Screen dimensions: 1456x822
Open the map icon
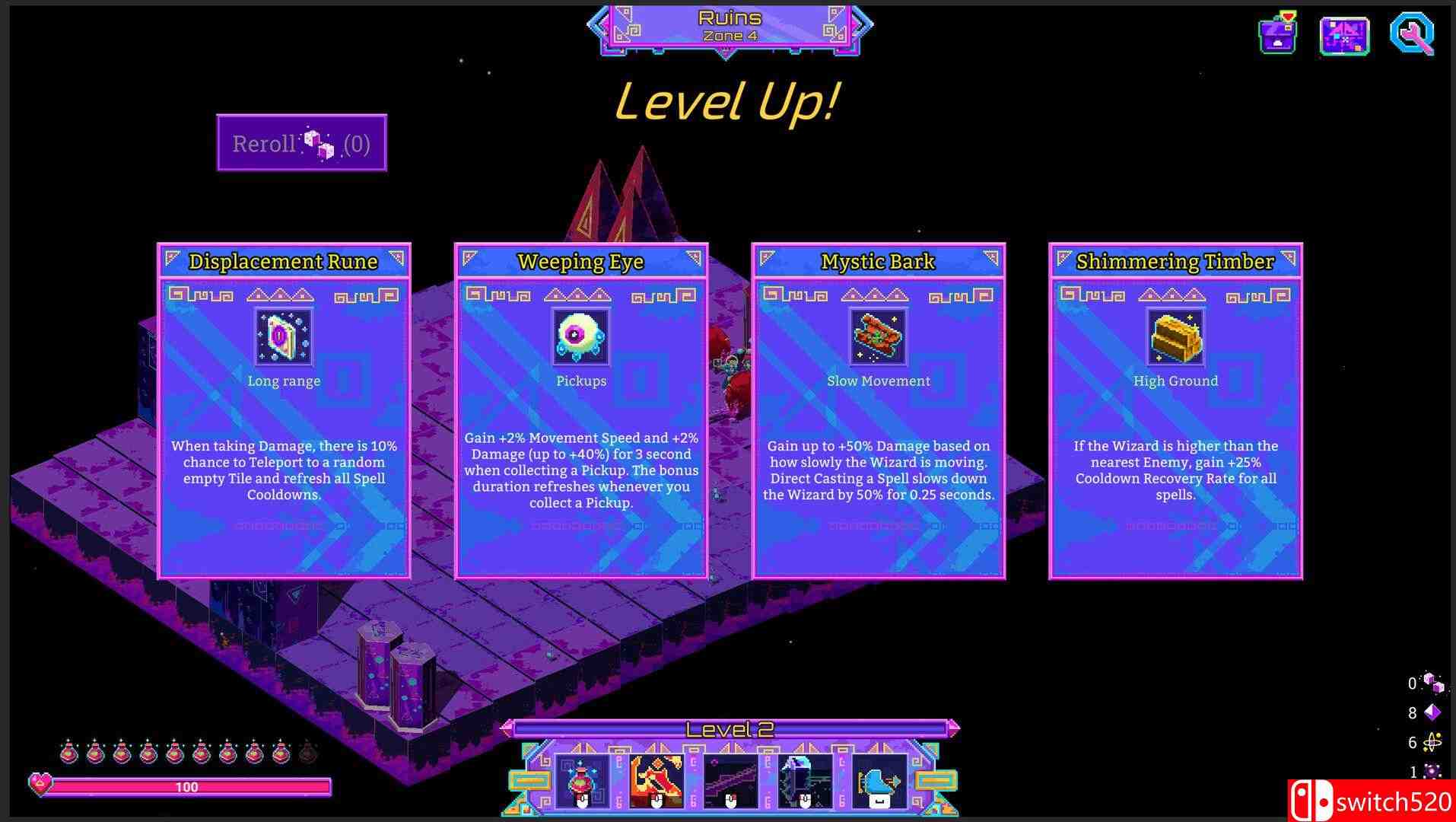1344,35
